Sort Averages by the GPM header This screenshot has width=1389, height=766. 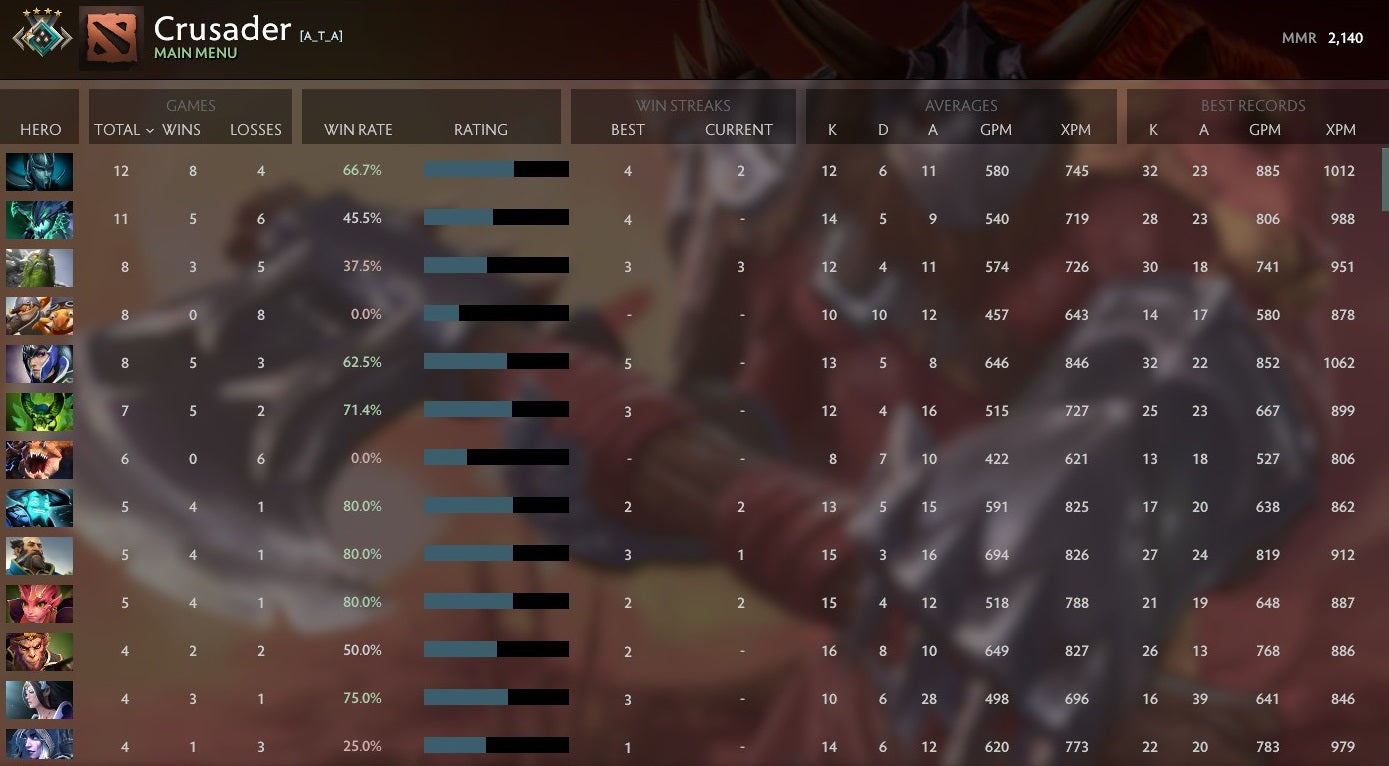(996, 129)
